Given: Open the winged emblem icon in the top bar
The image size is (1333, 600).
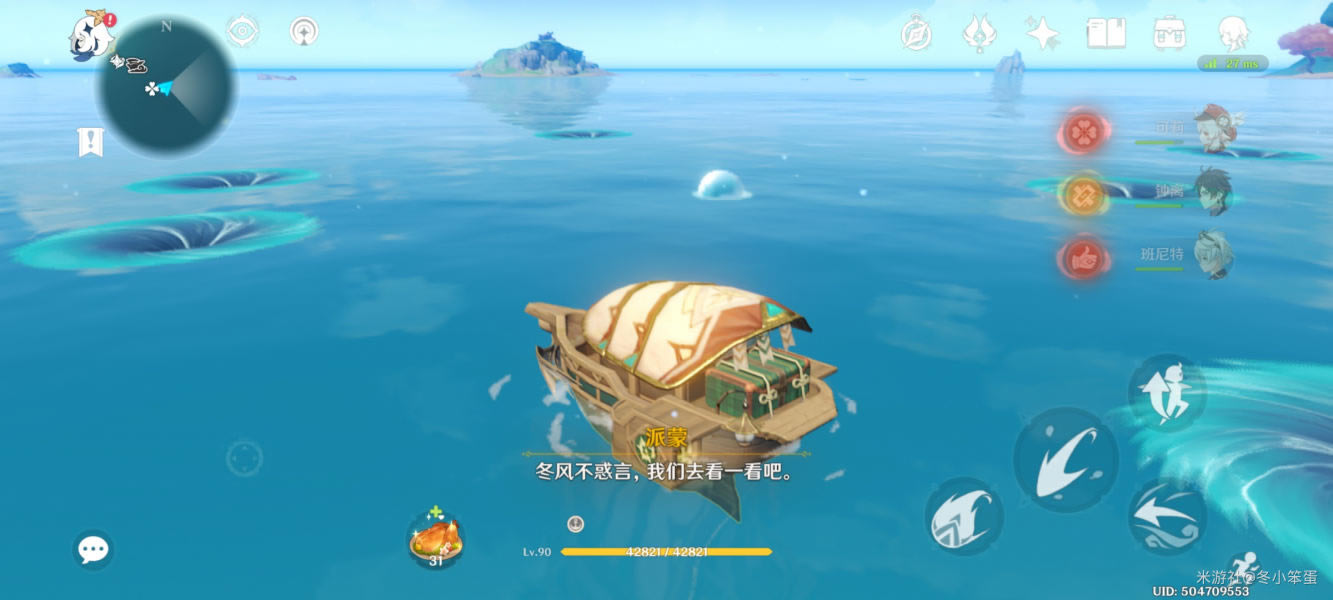Looking at the screenshot, I should [x=979, y=33].
